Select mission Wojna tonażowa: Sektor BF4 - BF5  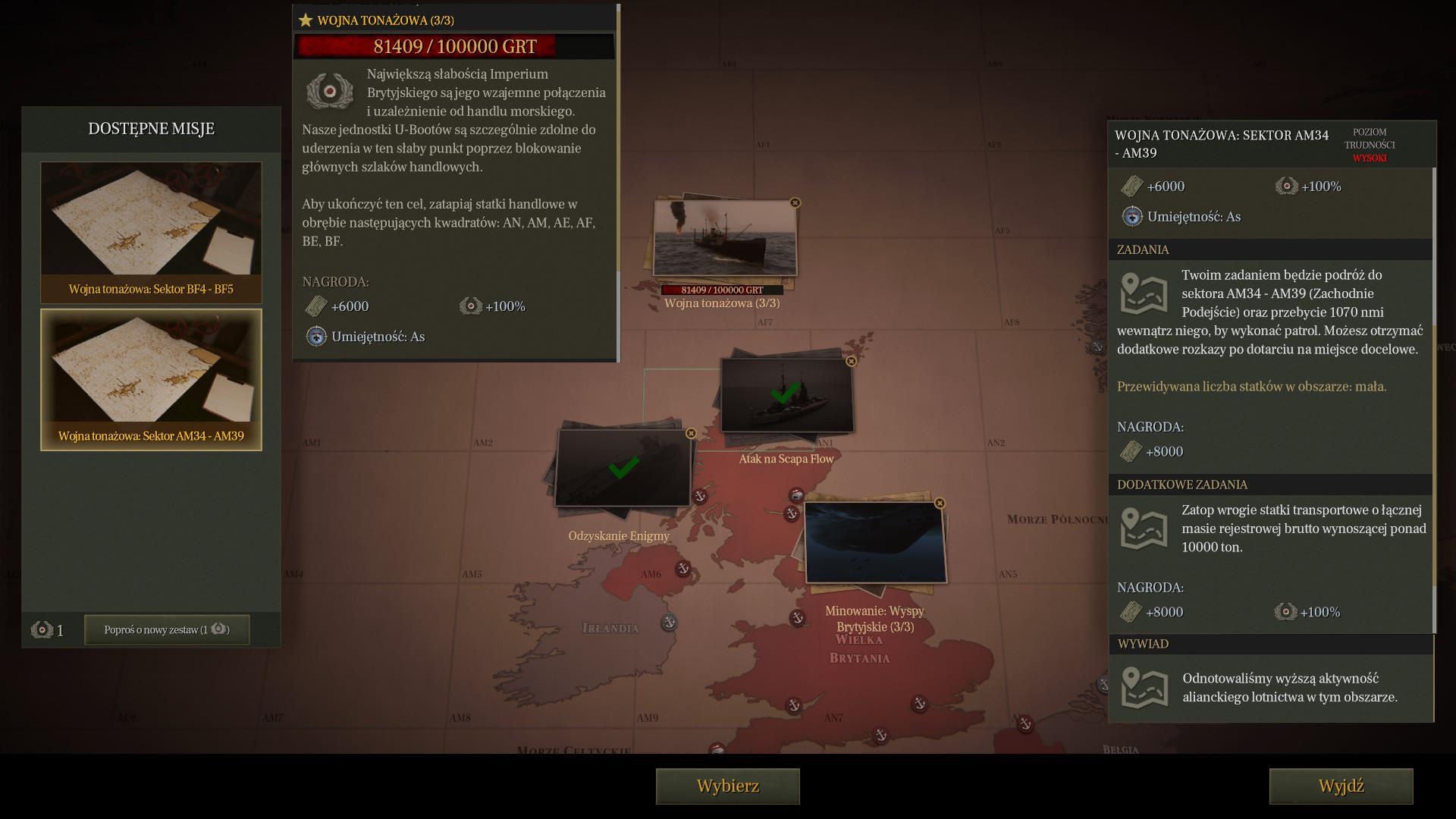(x=151, y=232)
